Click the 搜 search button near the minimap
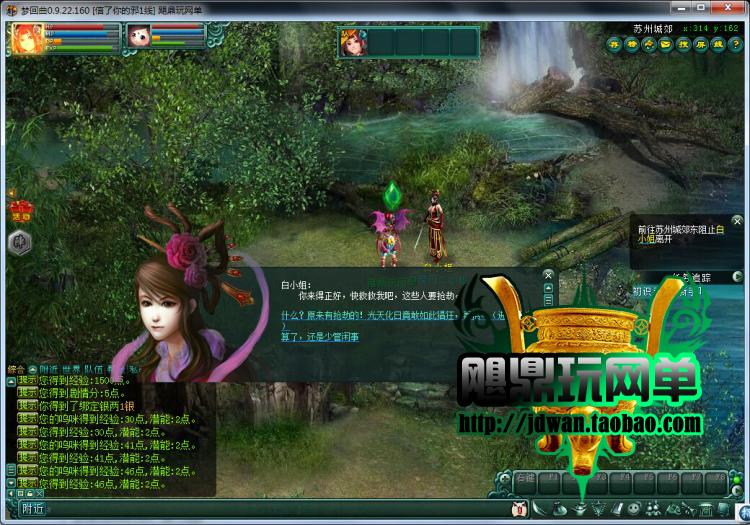The width and height of the screenshot is (750, 525). [x=682, y=44]
